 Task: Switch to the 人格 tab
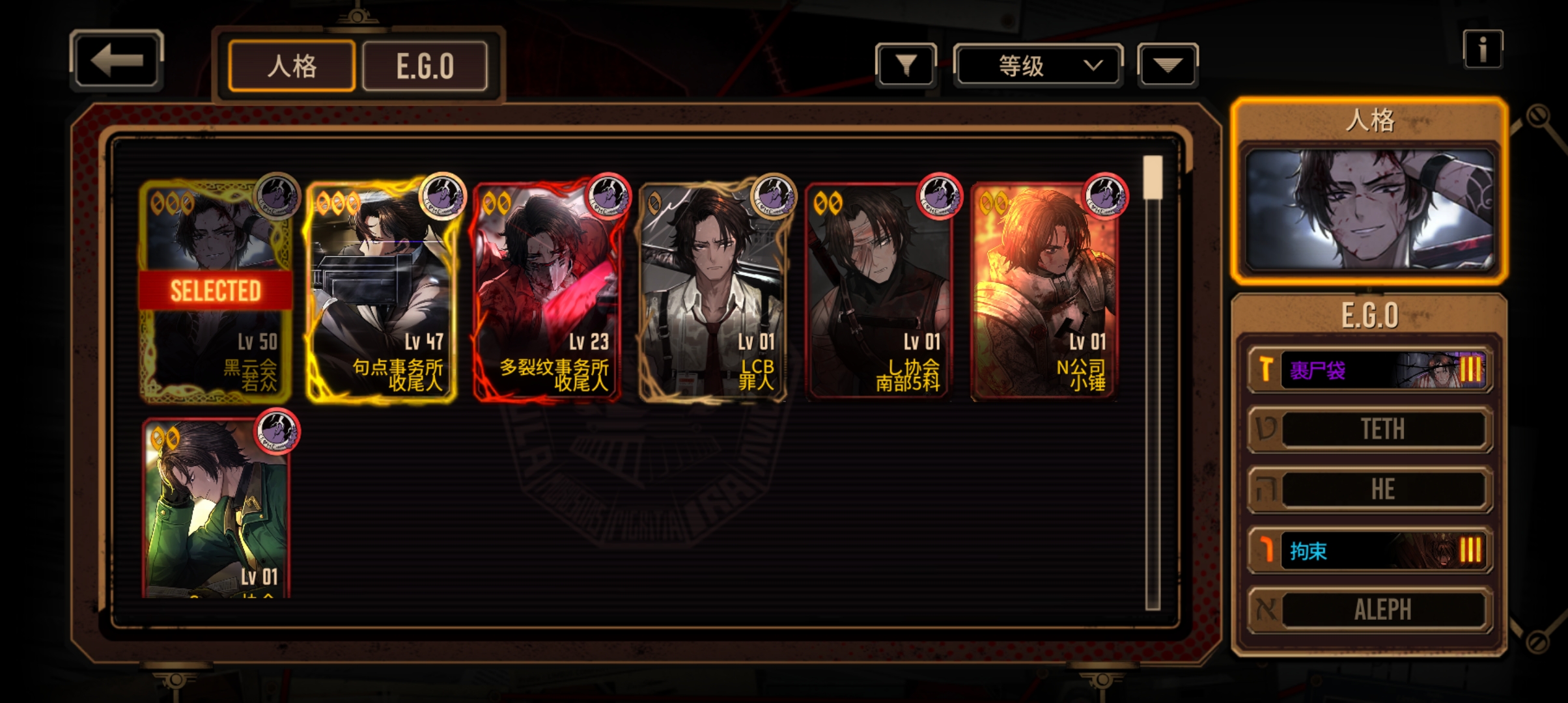tap(292, 66)
